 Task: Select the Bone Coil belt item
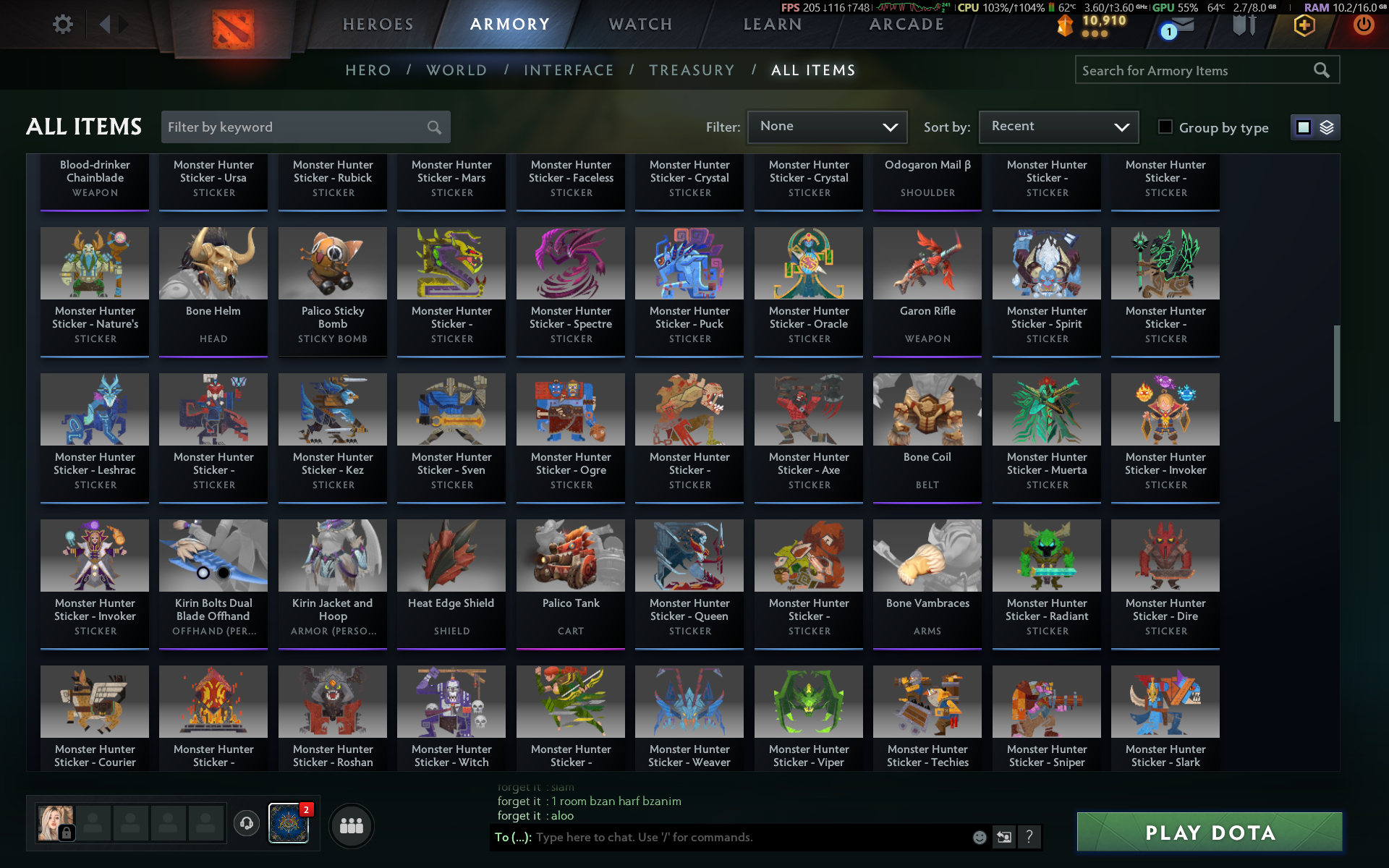click(927, 435)
